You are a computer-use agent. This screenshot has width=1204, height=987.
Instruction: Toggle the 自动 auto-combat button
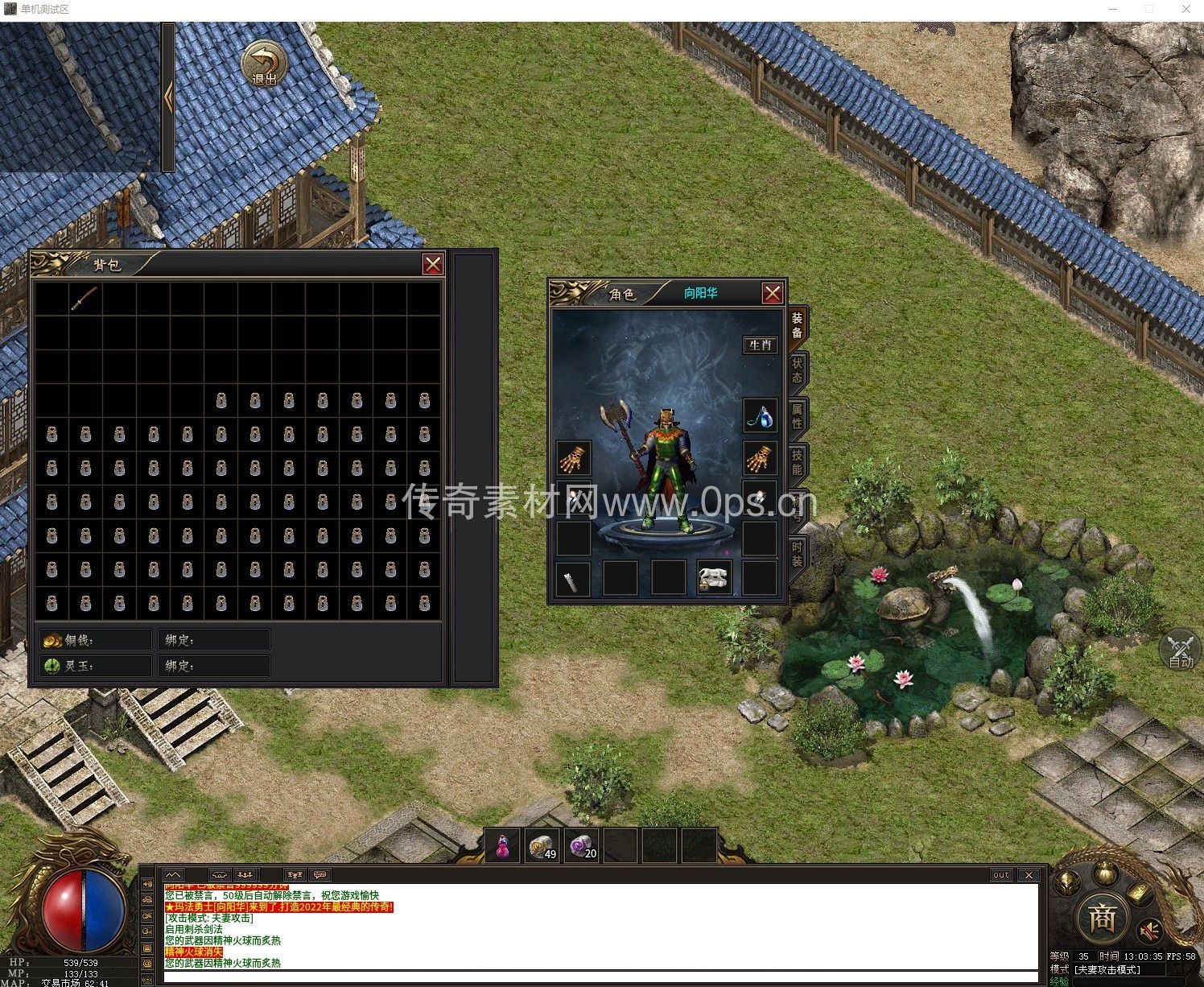[1181, 650]
